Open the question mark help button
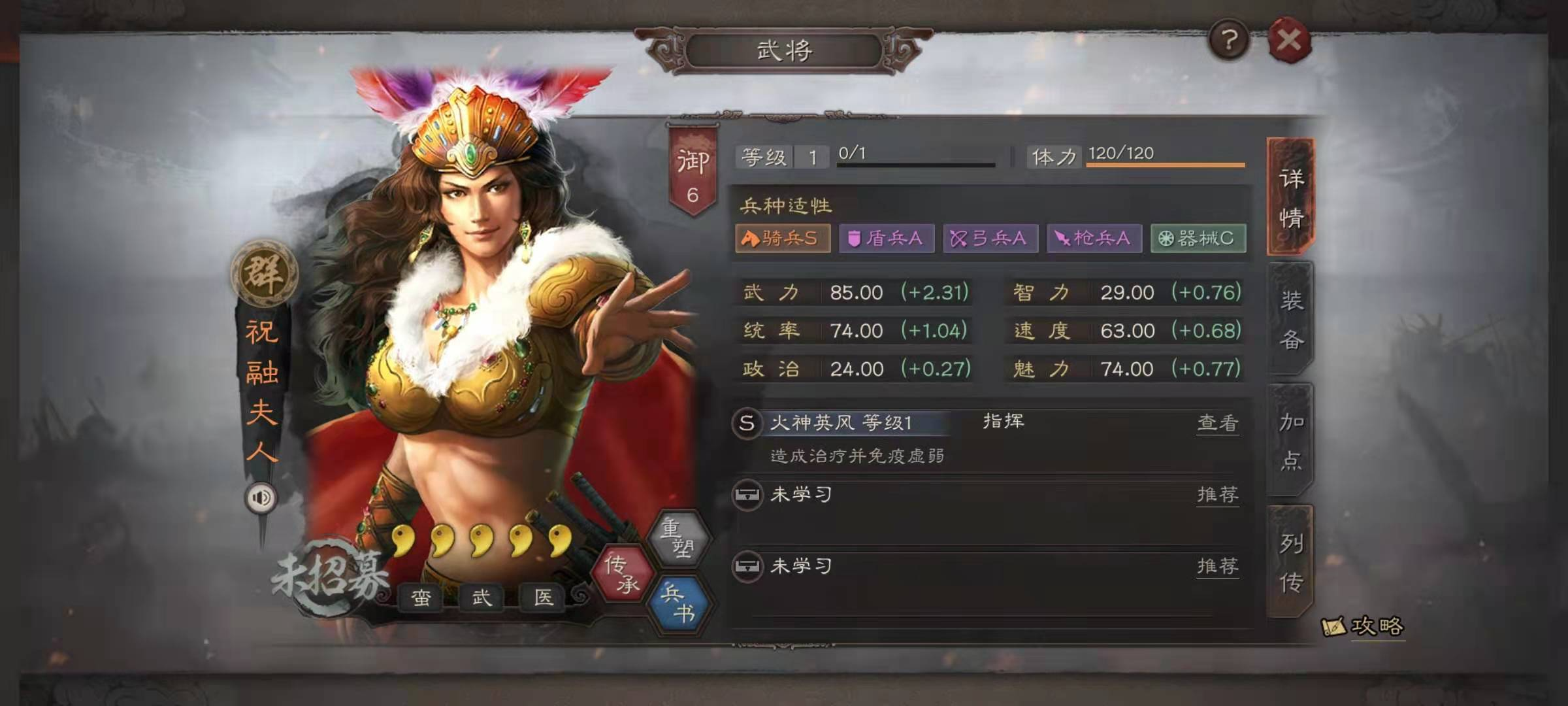Viewport: 1568px width, 706px height. pyautogui.click(x=1229, y=41)
